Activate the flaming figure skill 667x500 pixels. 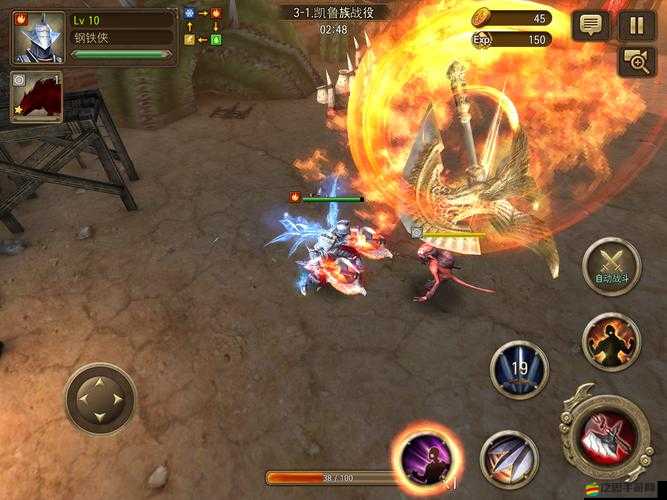(611, 342)
